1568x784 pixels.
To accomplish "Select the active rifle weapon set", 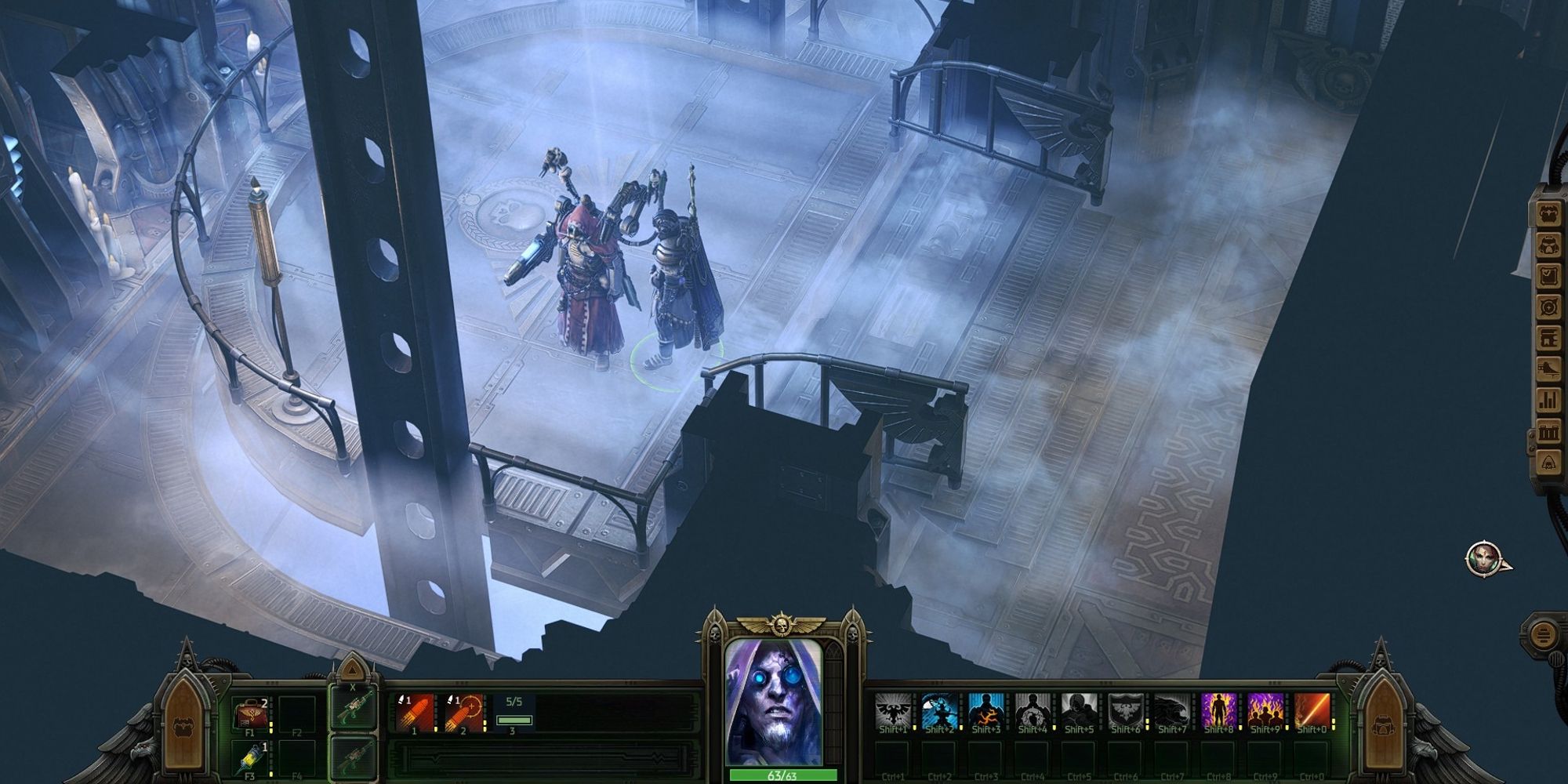I will (352, 709).
